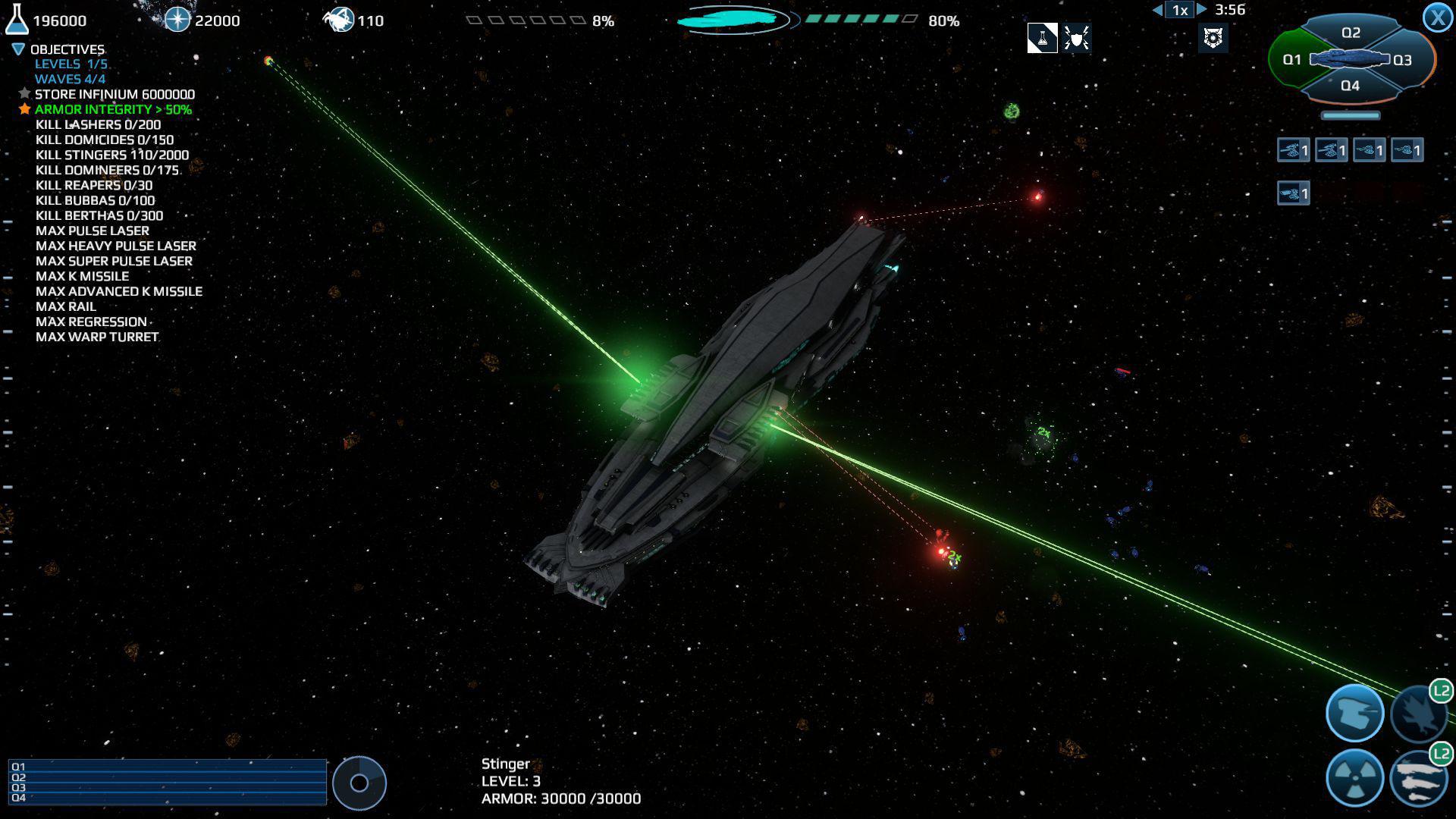Collapse the OBJECTIVES list
The image size is (1456, 819).
[x=17, y=49]
